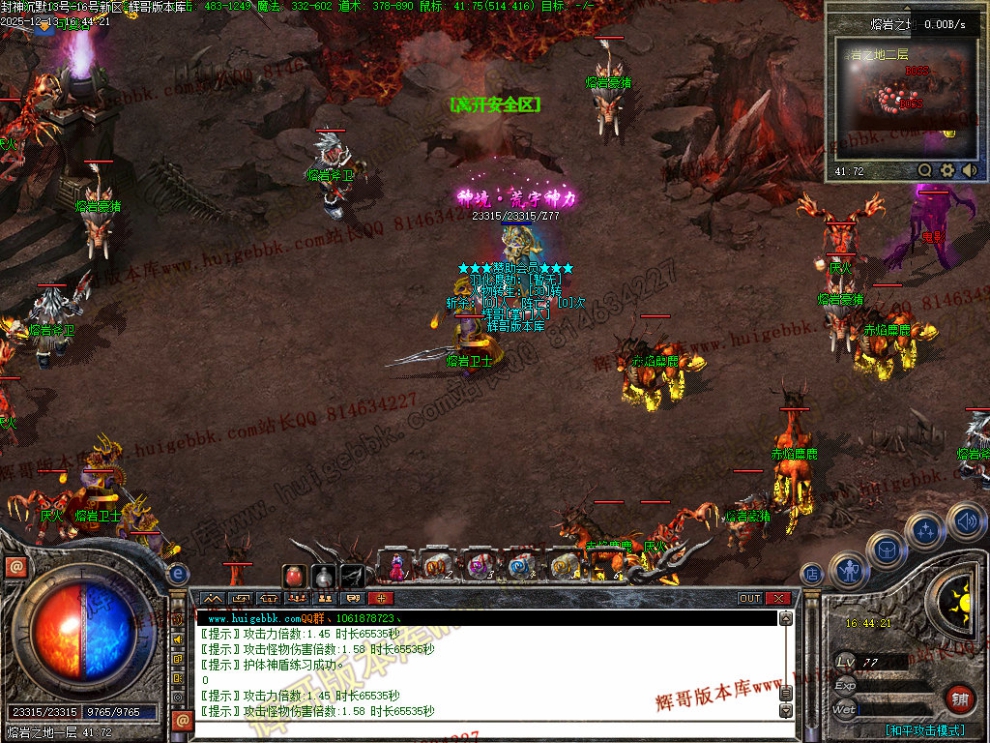Viewport: 990px width, 743px height.
Task: Toggle the 和平攻击模式 attack mode label
Action: pos(925,731)
